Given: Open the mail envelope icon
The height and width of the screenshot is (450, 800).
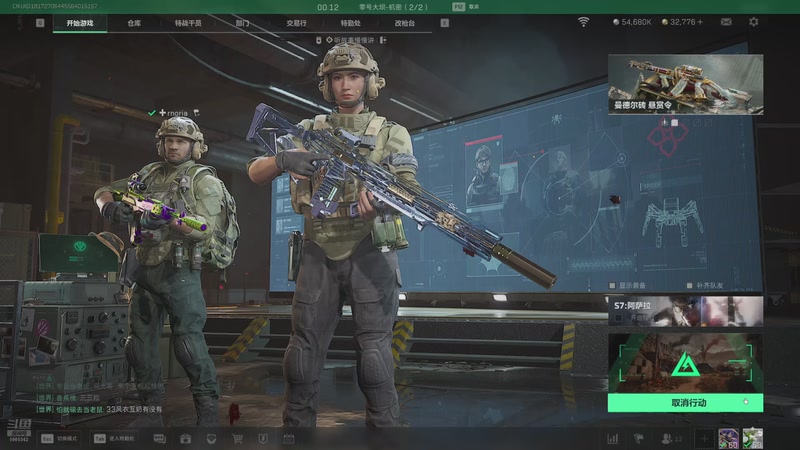Looking at the screenshot, I should (728, 22).
